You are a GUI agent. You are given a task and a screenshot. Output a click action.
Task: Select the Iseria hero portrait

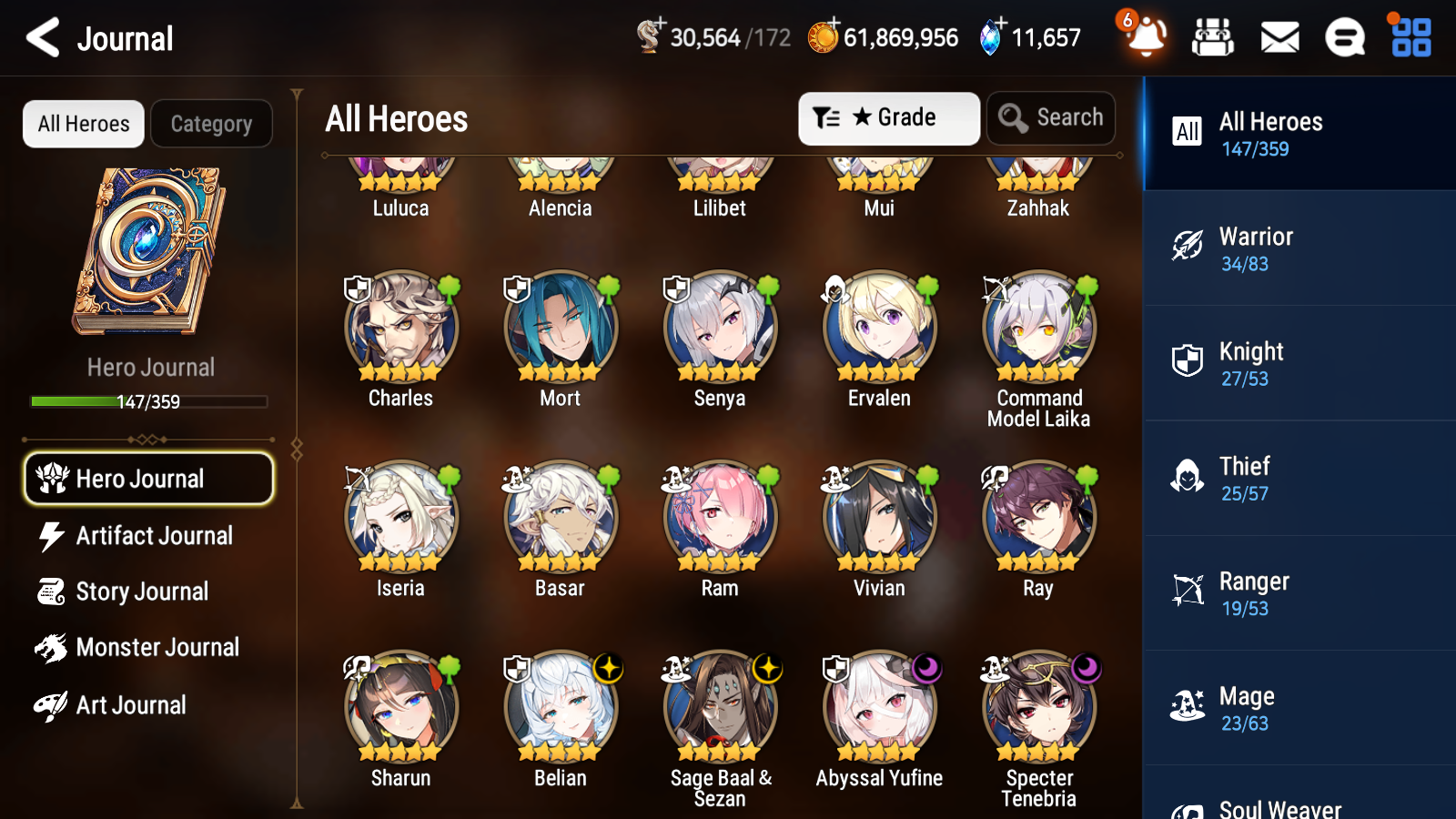tap(400, 517)
